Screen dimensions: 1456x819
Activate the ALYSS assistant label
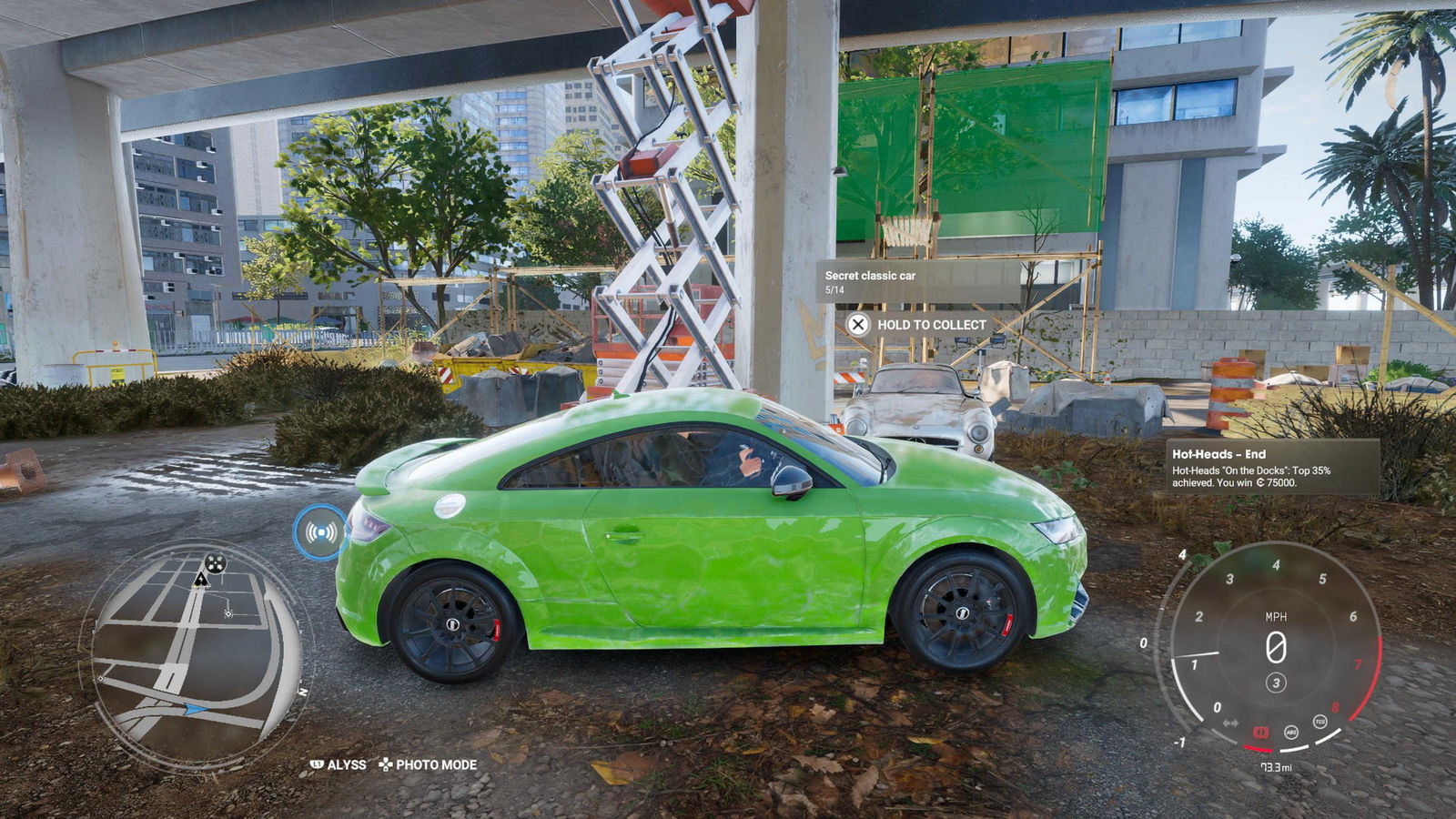(339, 764)
